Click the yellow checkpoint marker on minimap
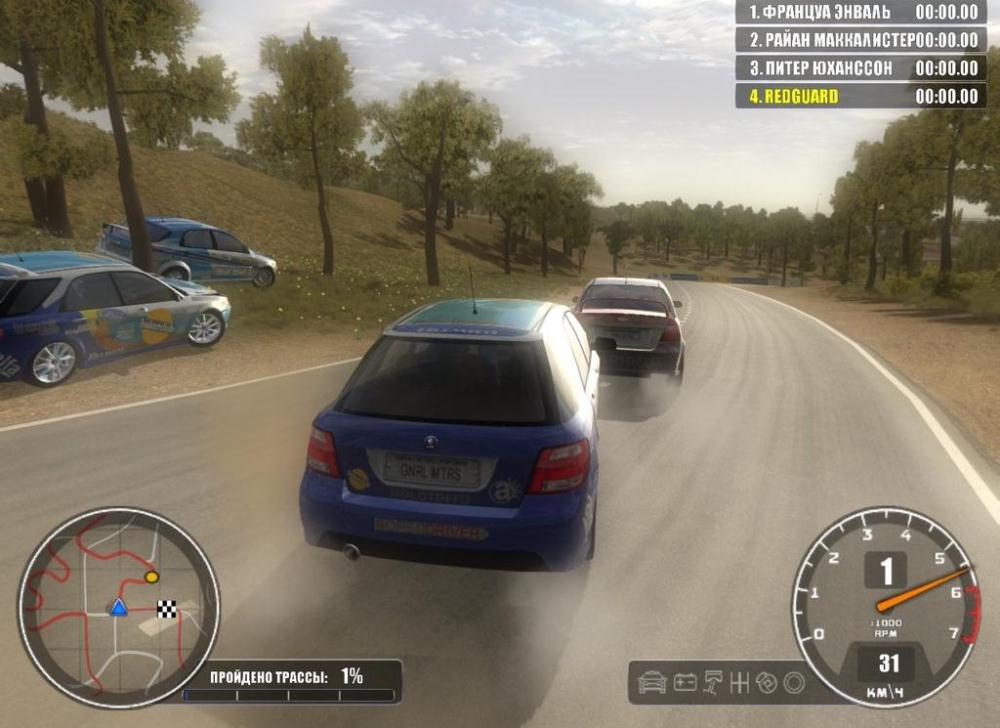The height and width of the screenshot is (728, 1000). (151, 577)
